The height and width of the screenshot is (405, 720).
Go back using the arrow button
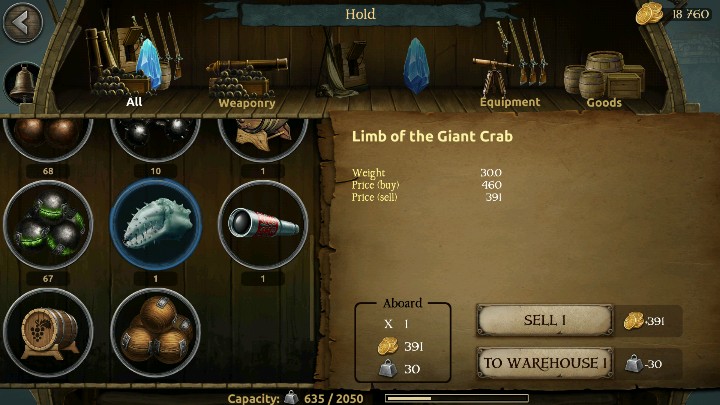22,22
